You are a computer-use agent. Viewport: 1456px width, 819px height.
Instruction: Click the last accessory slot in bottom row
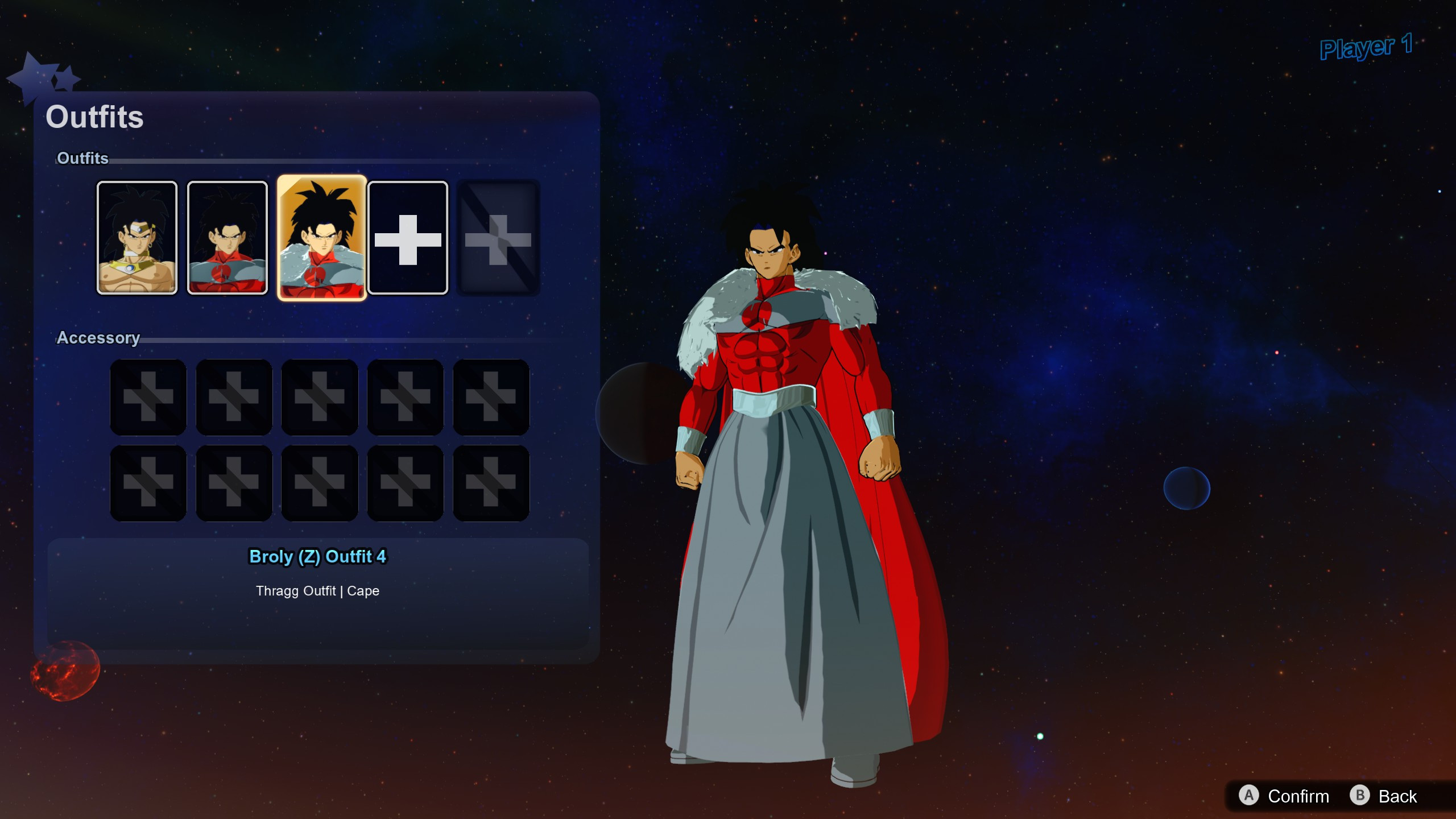(491, 483)
